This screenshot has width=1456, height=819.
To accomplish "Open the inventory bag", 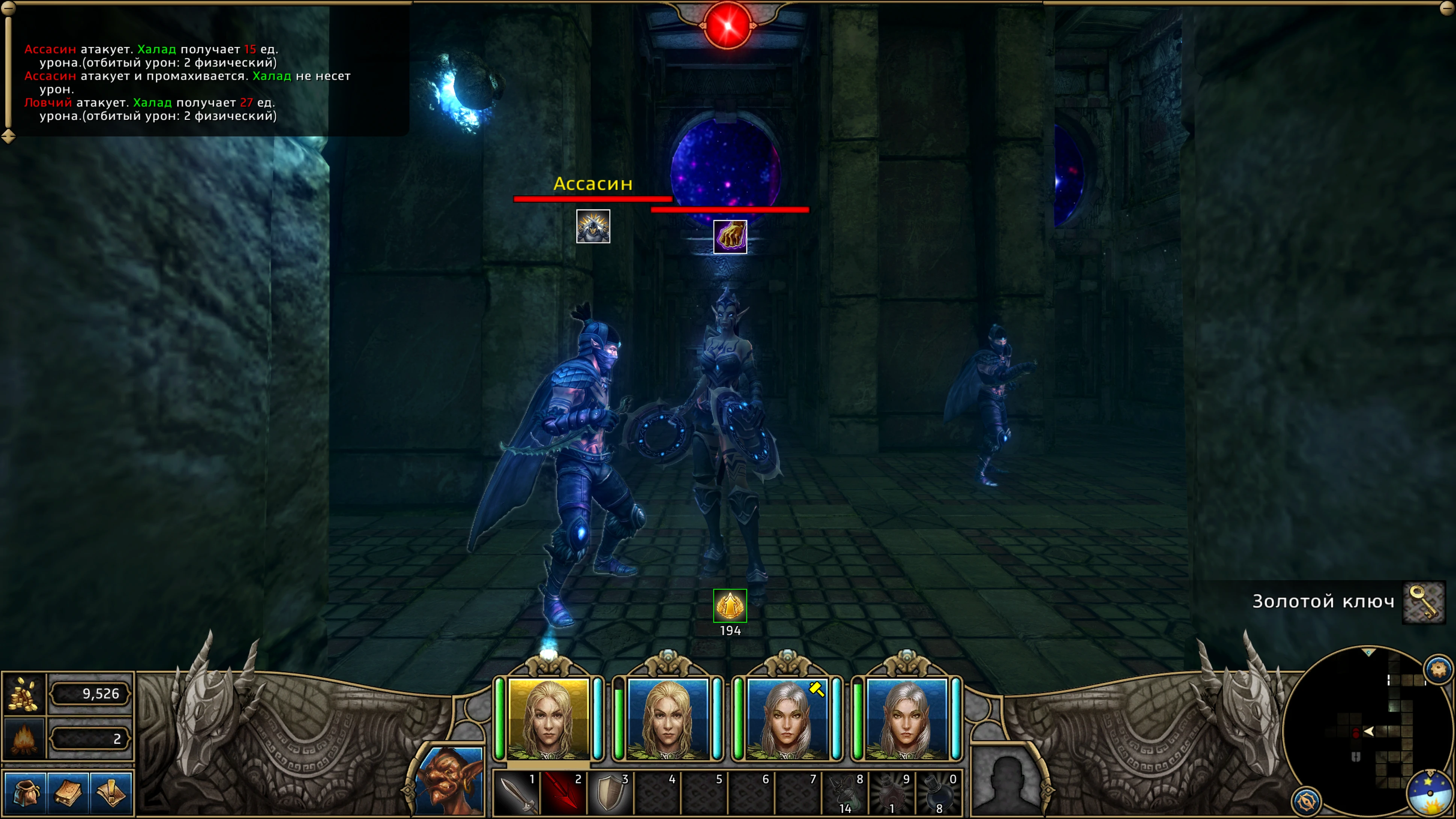I will pos(24,792).
